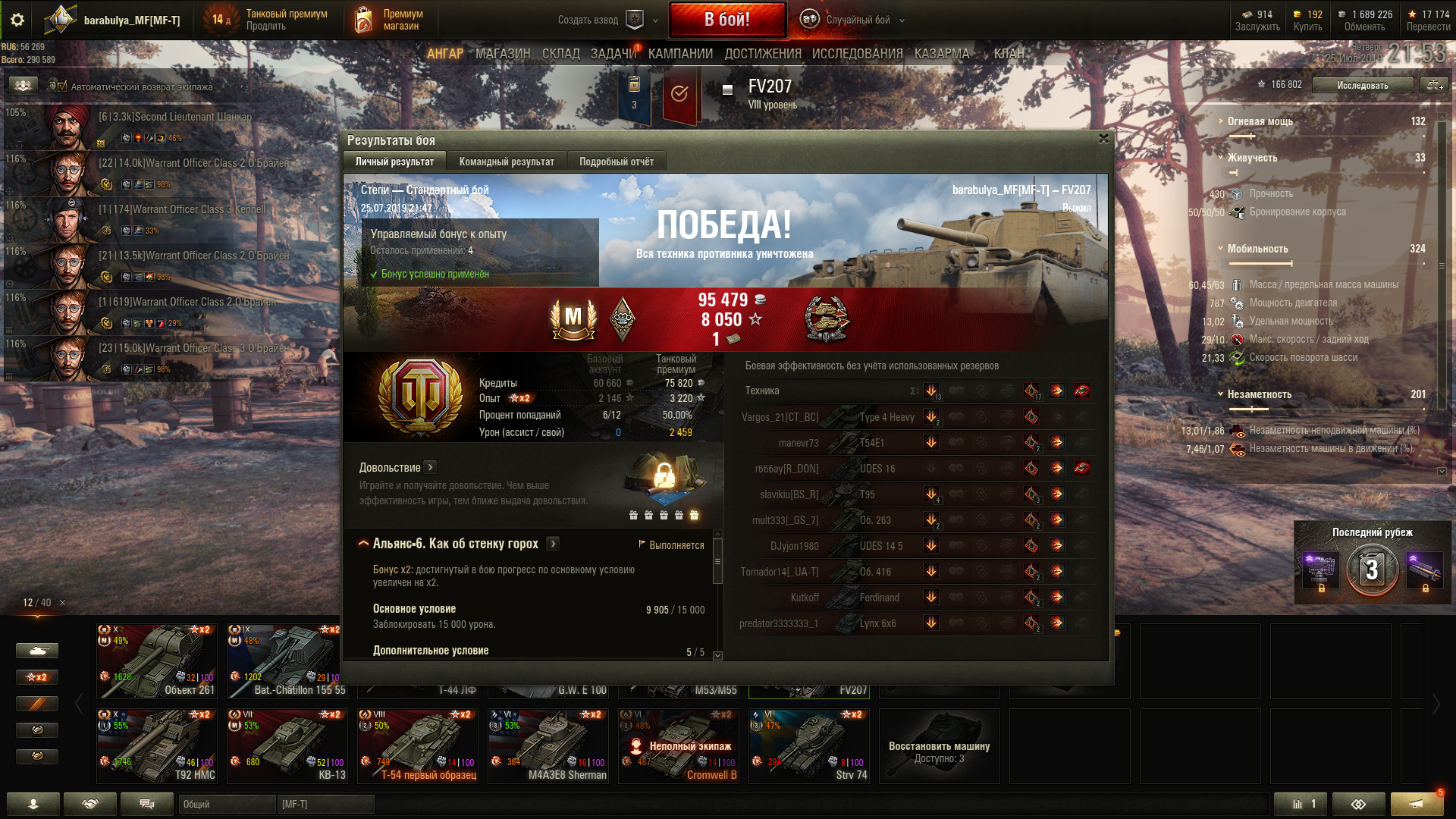Start battle with the red В бой! button

pyautogui.click(x=726, y=20)
